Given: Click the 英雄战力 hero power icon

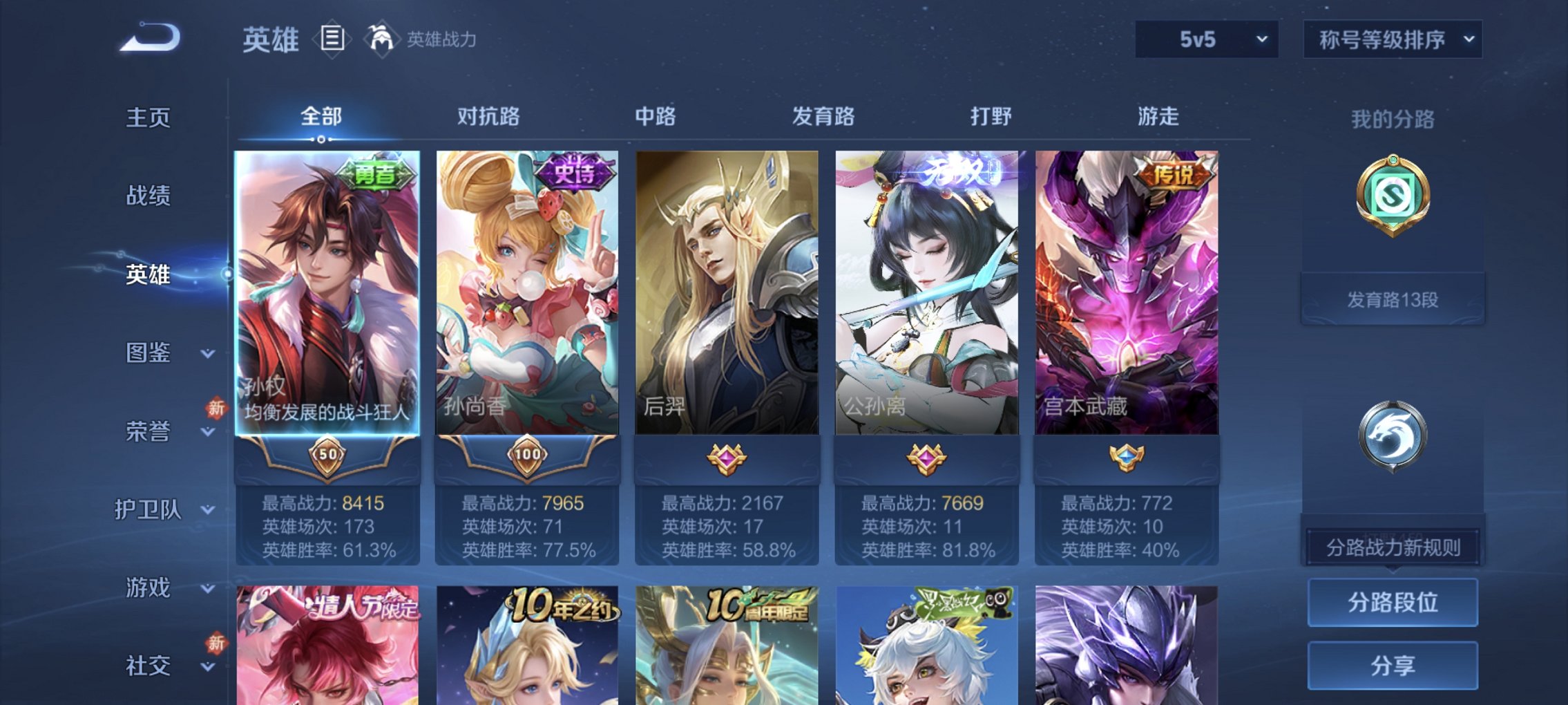Looking at the screenshot, I should pos(382,37).
